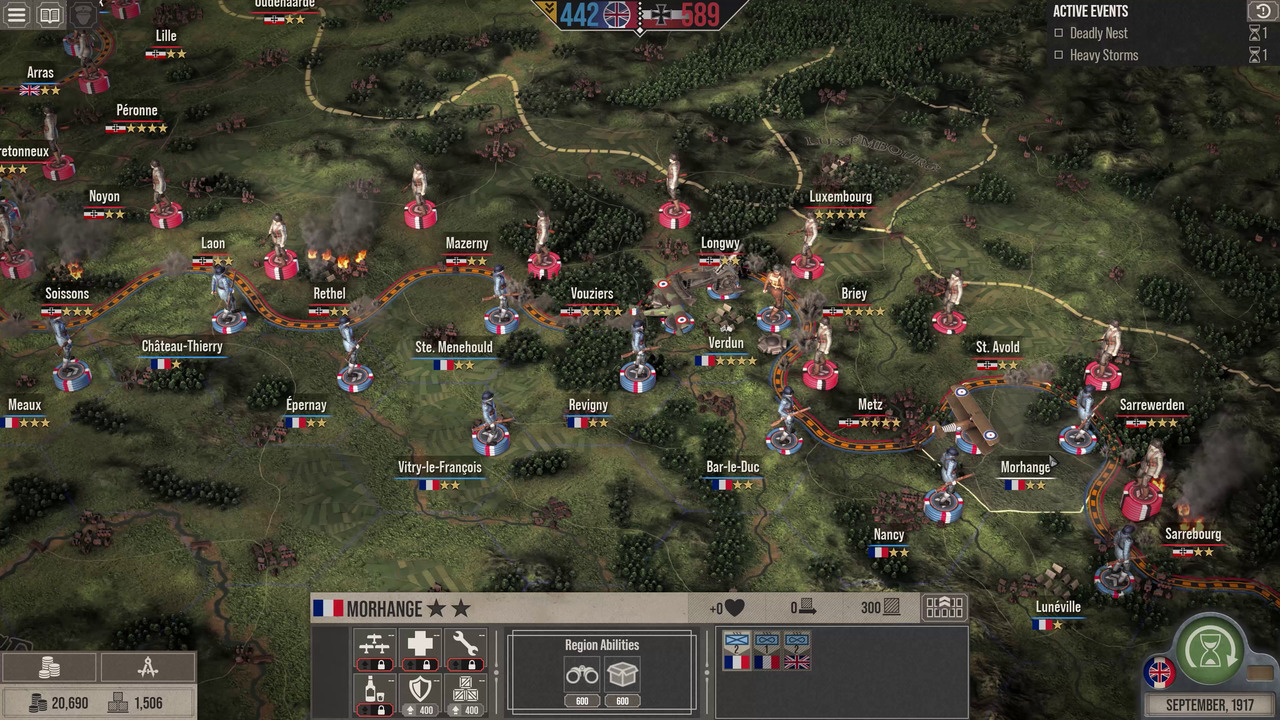Select the British unit card in Morhange
Screen dimensions: 1280x720
(x=797, y=651)
